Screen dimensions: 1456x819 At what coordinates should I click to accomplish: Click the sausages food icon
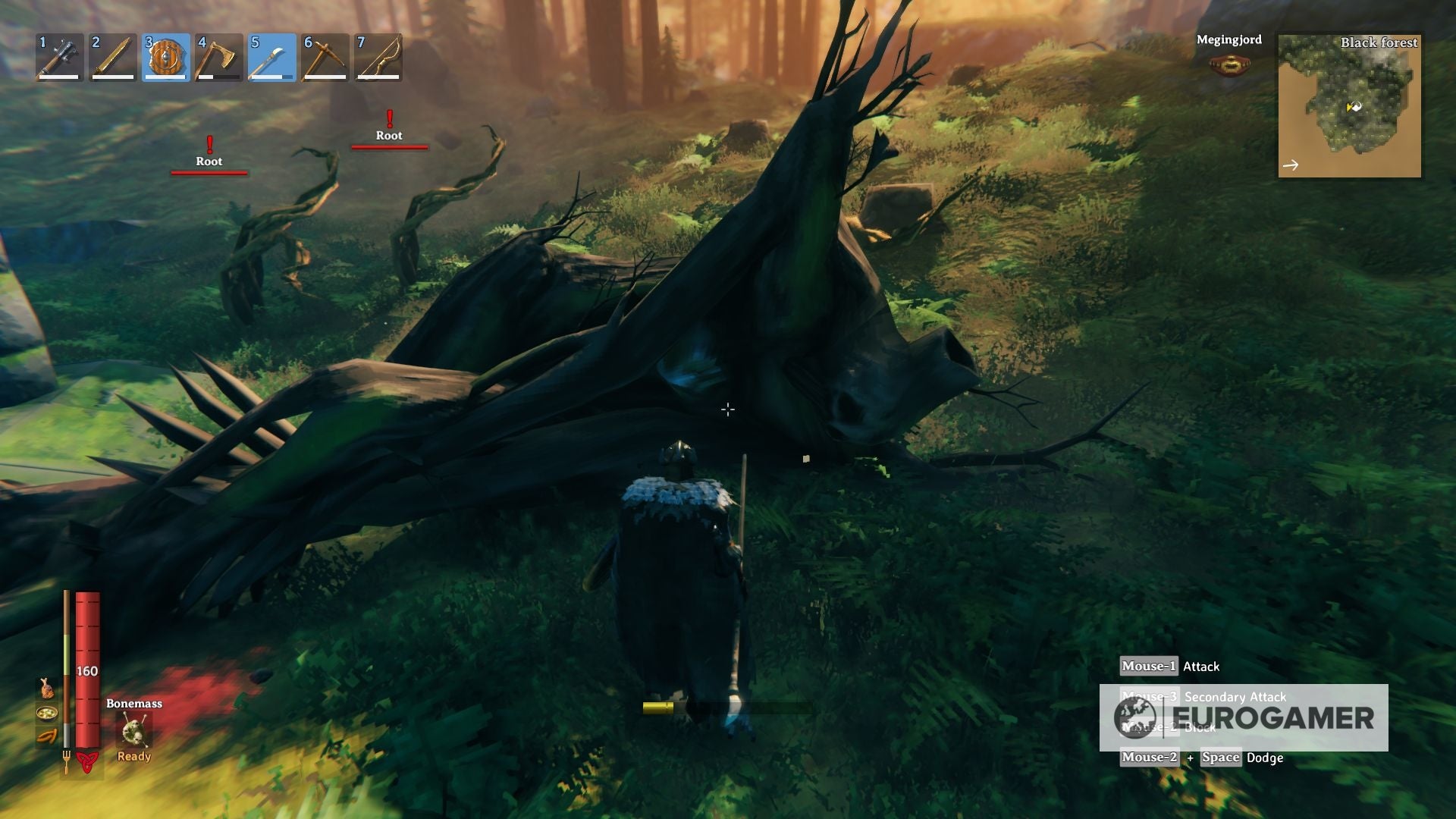(x=47, y=736)
